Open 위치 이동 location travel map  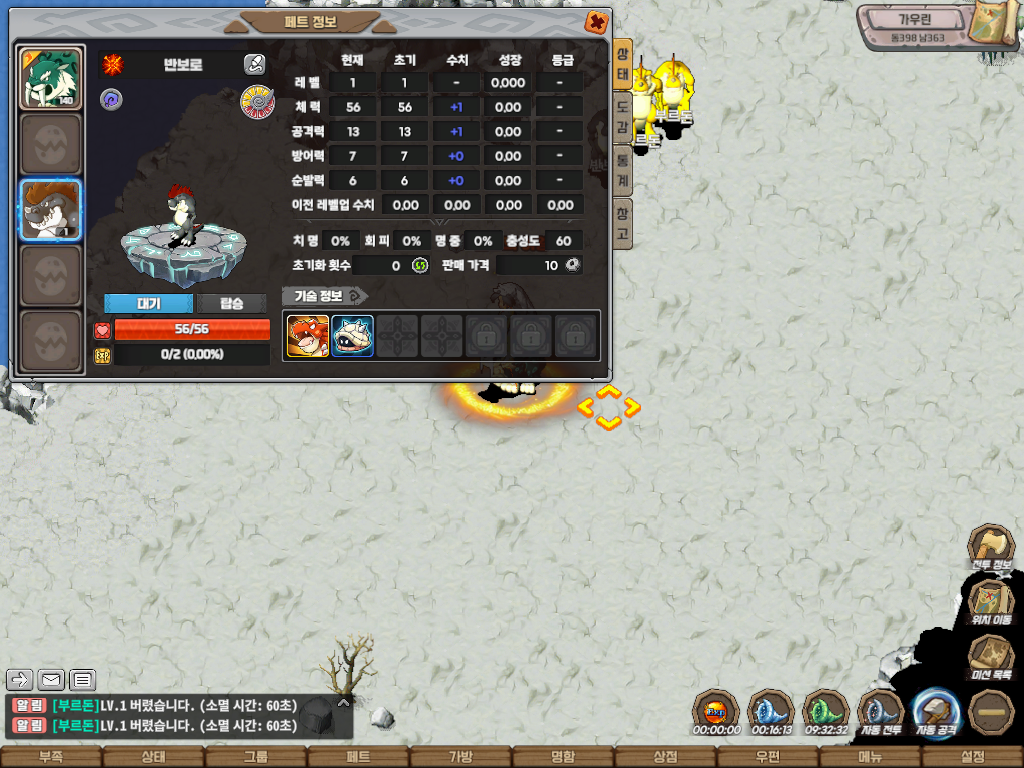click(x=990, y=603)
